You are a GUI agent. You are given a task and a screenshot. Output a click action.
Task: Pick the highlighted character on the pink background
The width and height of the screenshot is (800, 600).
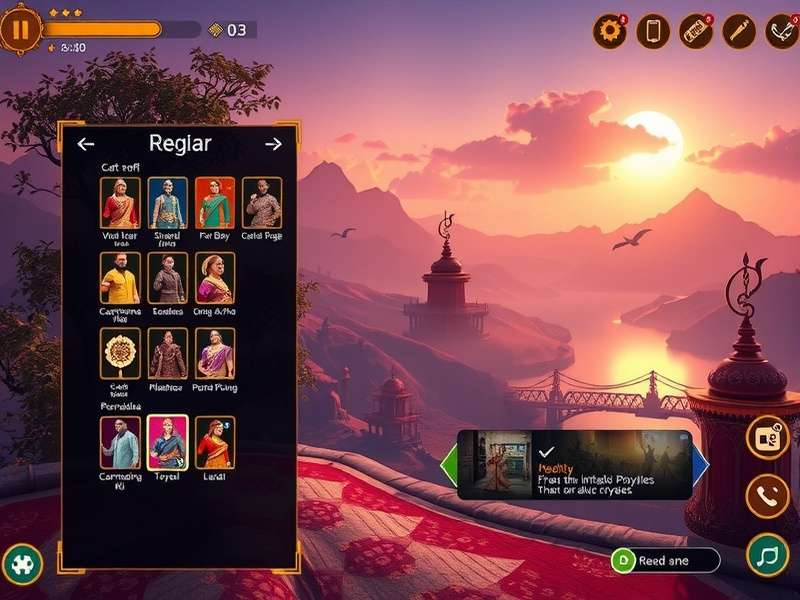click(167, 442)
